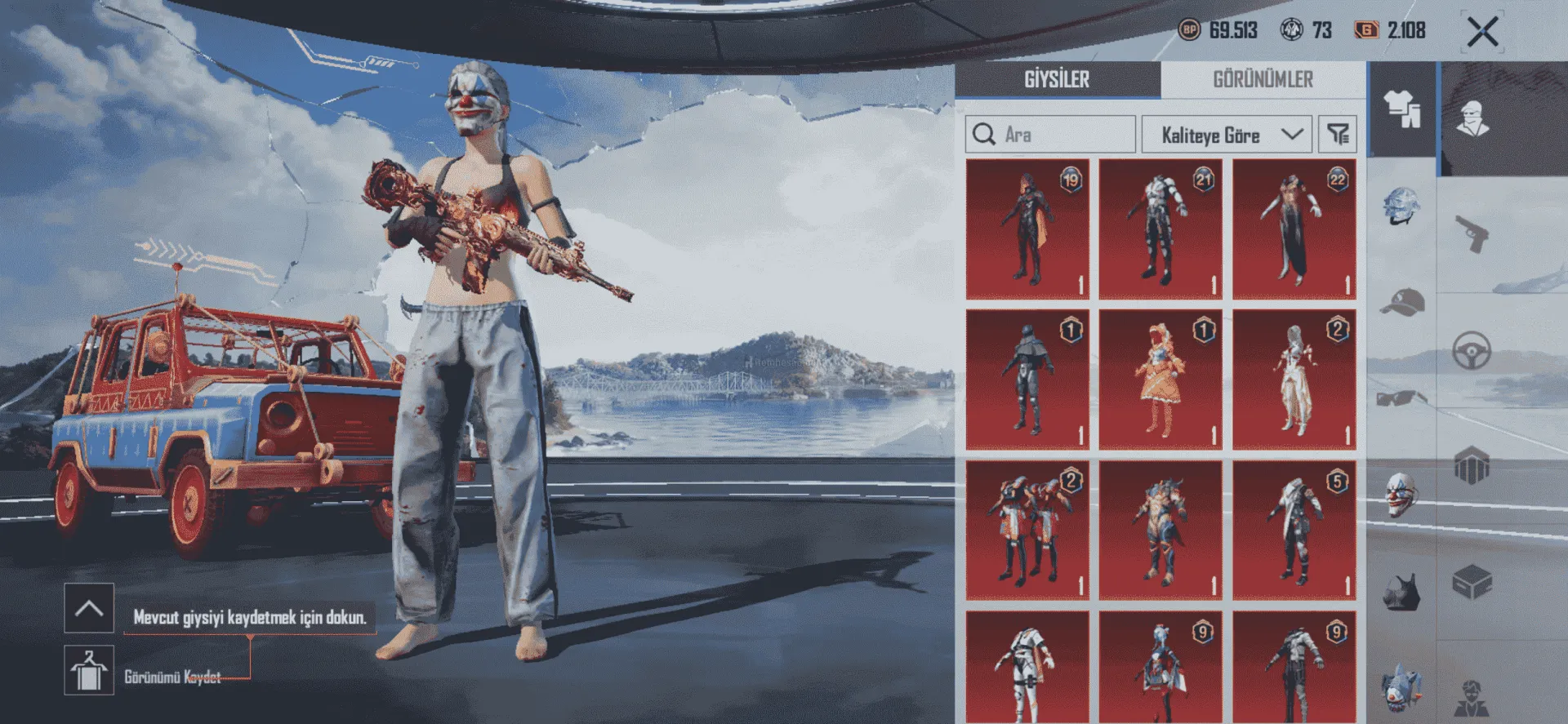Choose the outfit with badge 5
This screenshot has width=1568, height=724.
[1294, 531]
